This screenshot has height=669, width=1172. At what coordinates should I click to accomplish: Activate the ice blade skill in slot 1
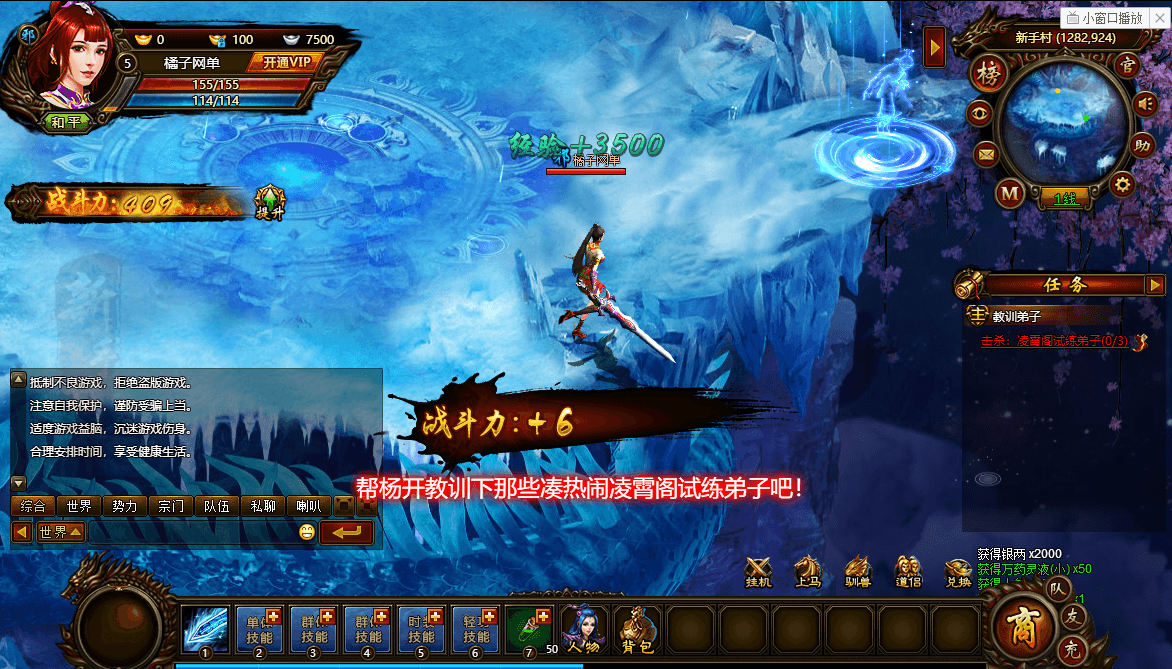tap(205, 628)
